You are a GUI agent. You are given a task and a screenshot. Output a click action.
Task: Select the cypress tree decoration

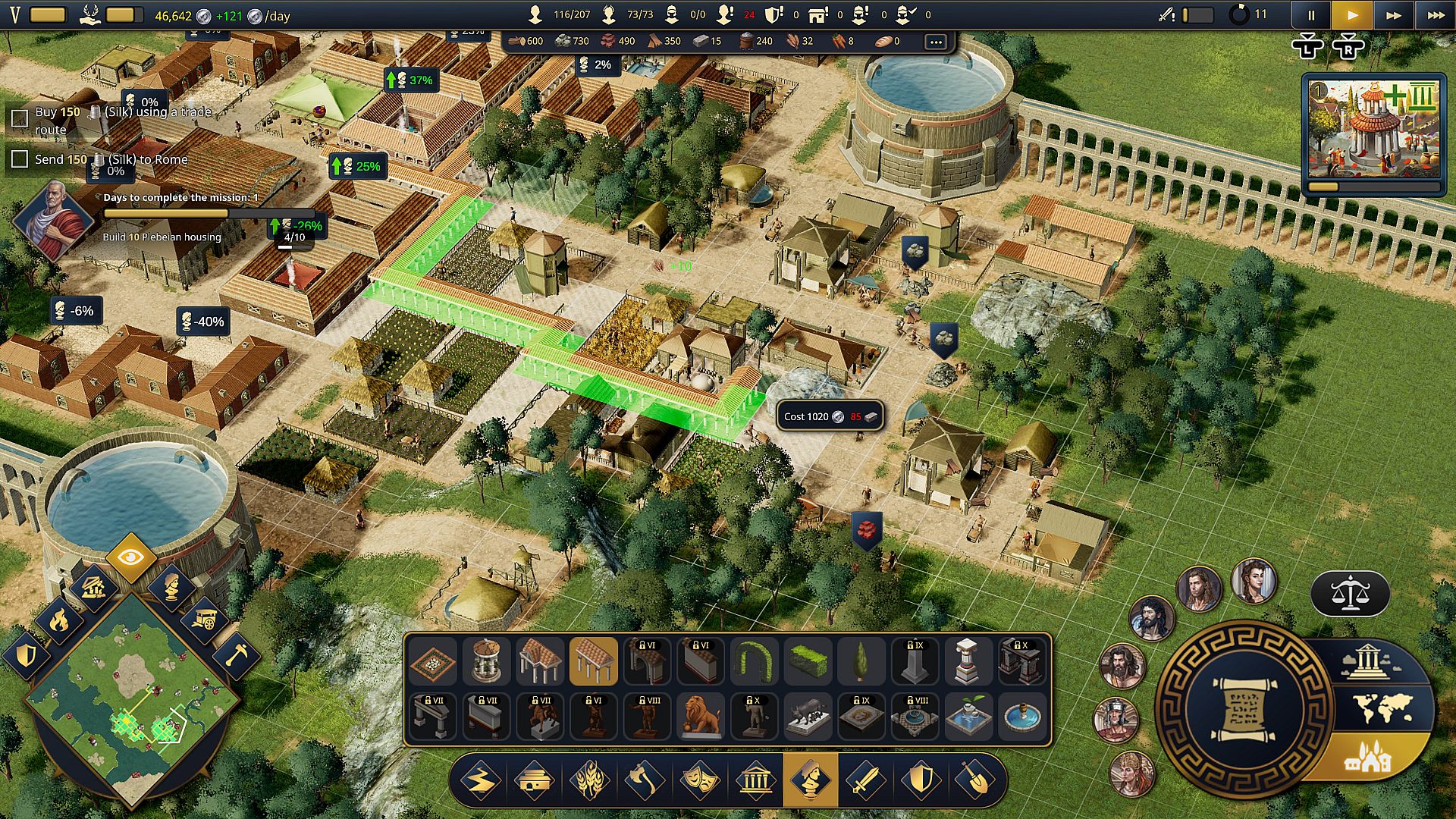(860, 661)
